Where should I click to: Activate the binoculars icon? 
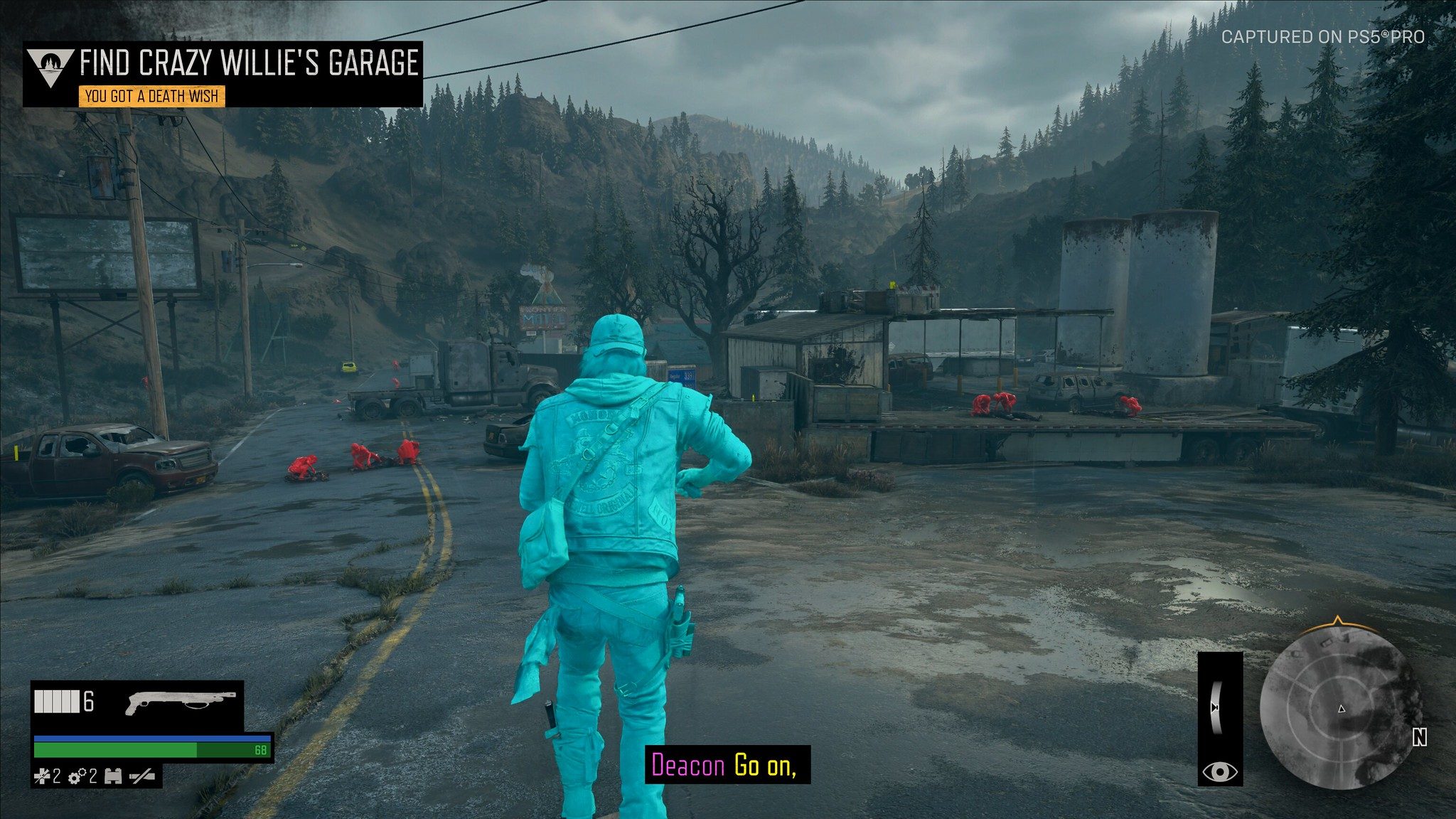coord(113,776)
